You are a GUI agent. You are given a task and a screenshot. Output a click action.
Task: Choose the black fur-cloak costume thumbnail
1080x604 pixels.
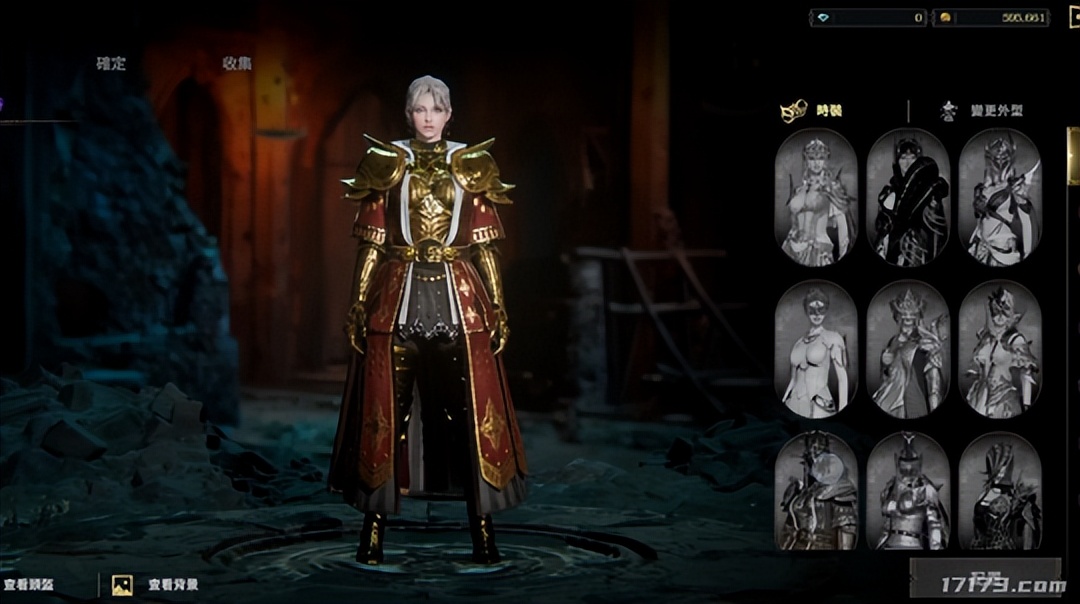point(907,198)
